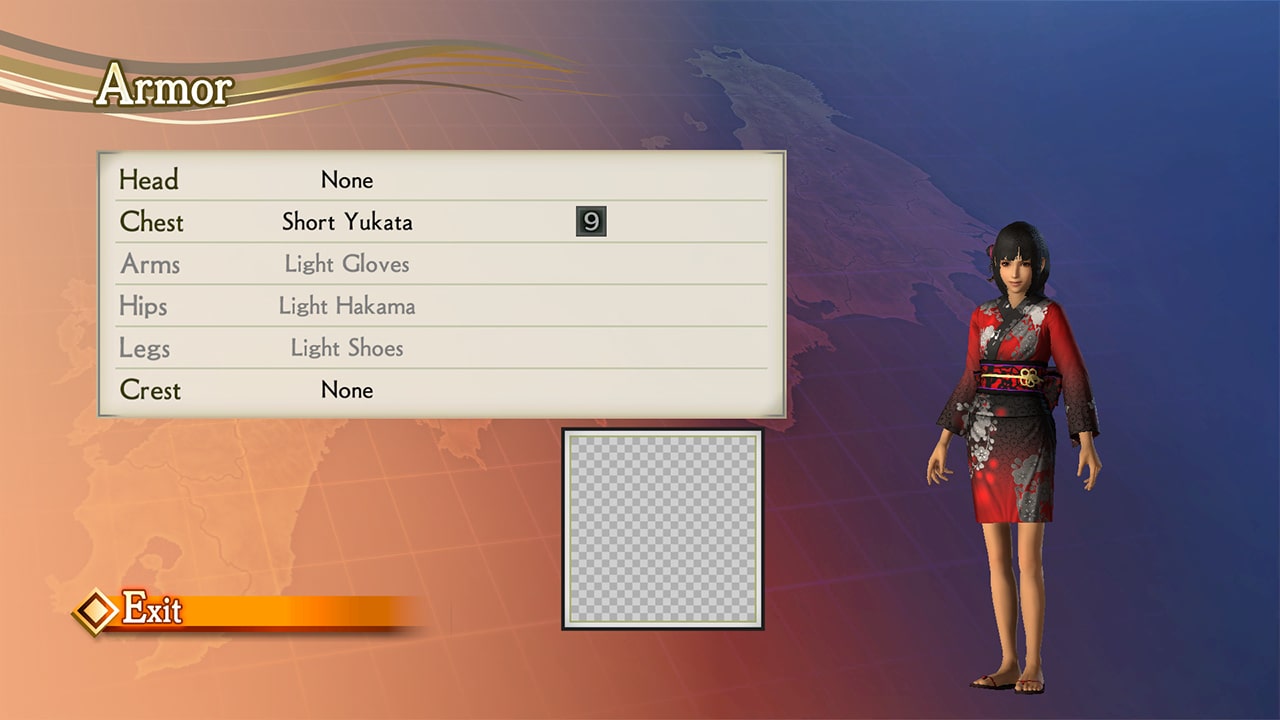Choose the Light Shoes legs slot
Screen dimensions: 1280x720
coord(347,348)
